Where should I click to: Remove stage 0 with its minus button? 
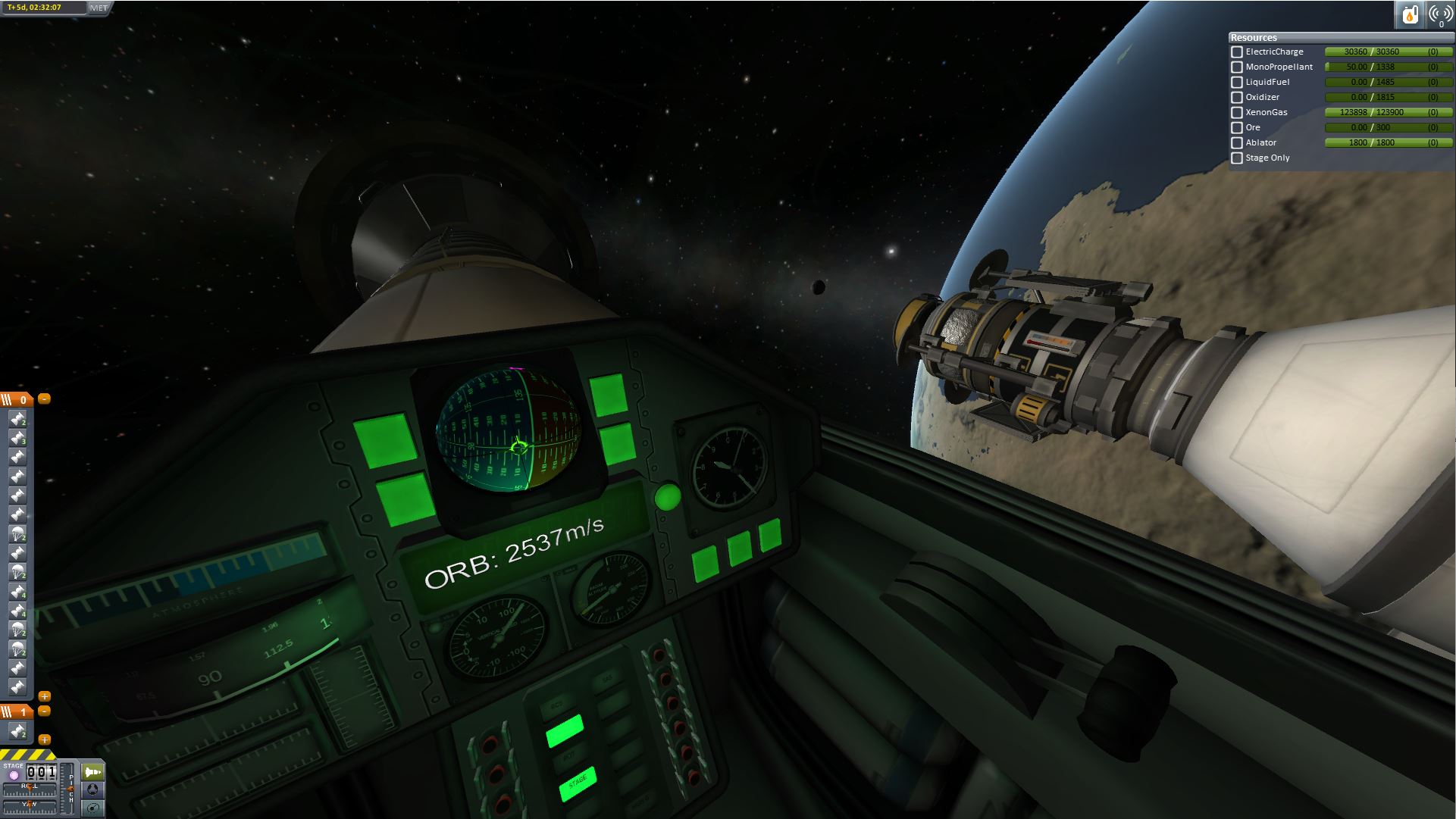click(45, 399)
